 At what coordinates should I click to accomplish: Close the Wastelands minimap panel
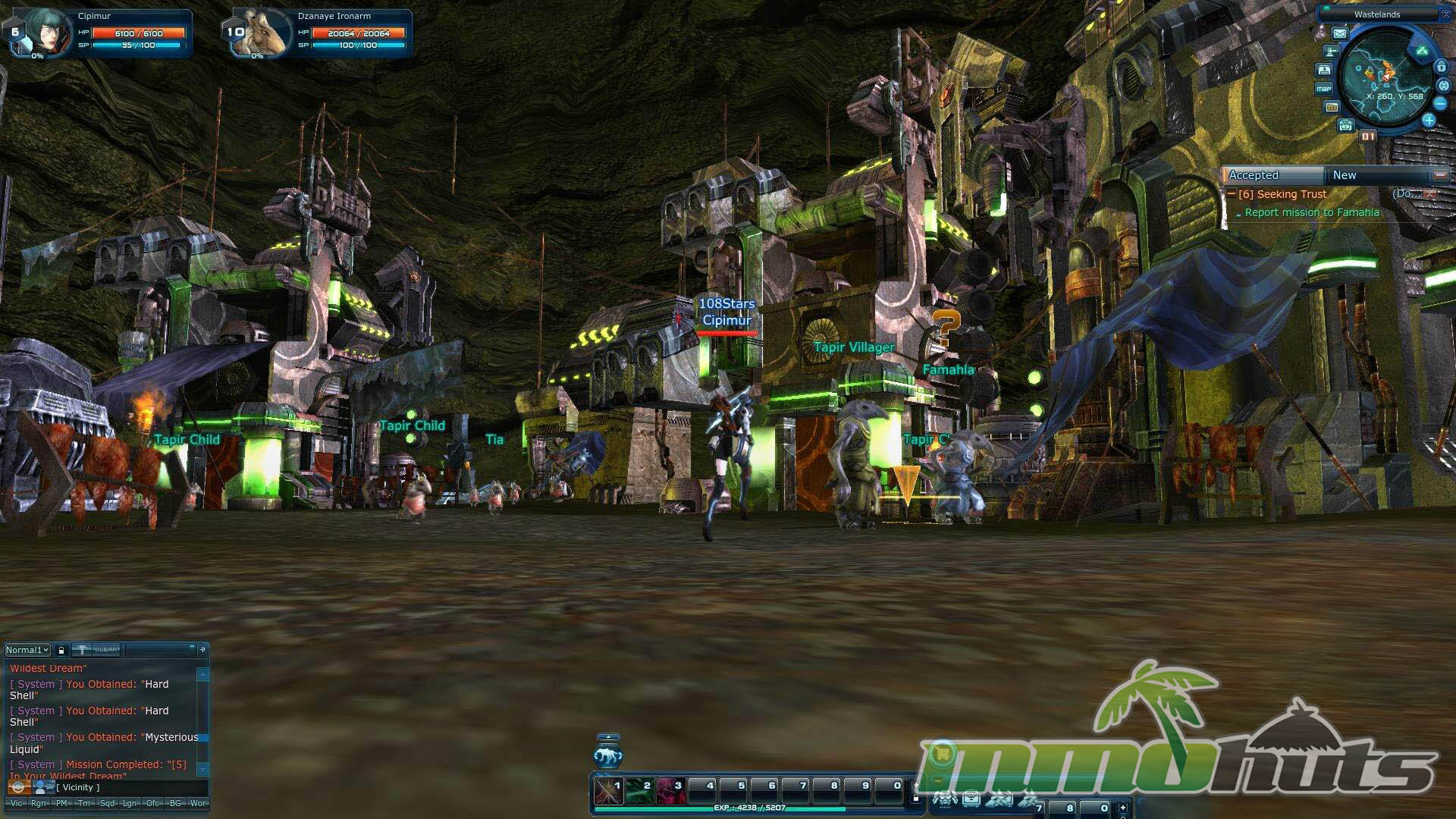point(1445,14)
